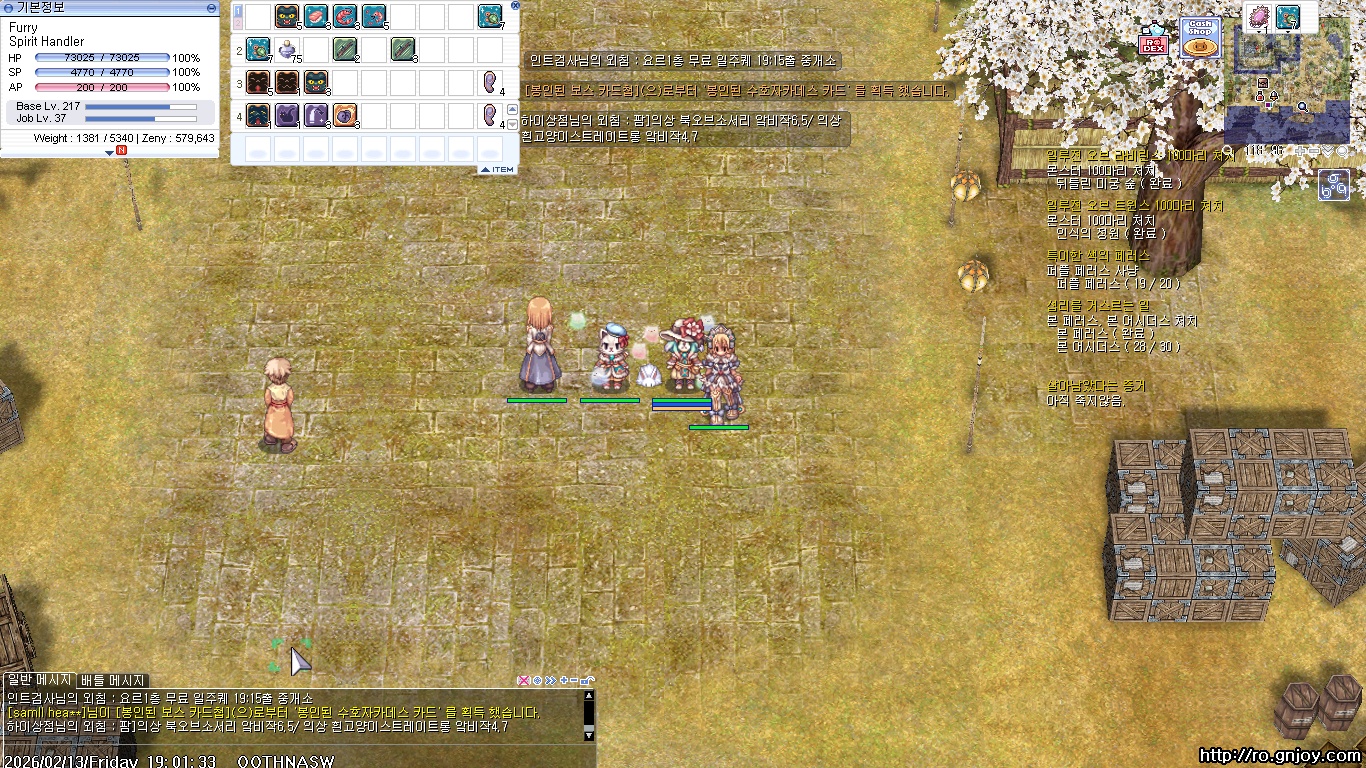Open the Cash Shop

(1200, 38)
